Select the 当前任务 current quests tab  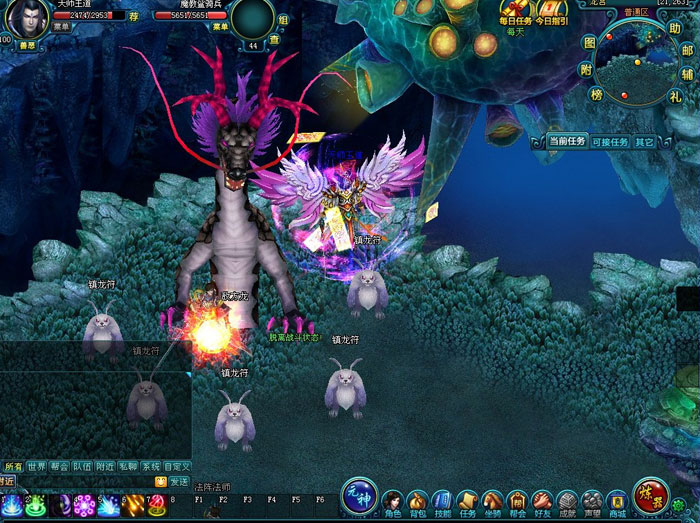tap(567, 142)
